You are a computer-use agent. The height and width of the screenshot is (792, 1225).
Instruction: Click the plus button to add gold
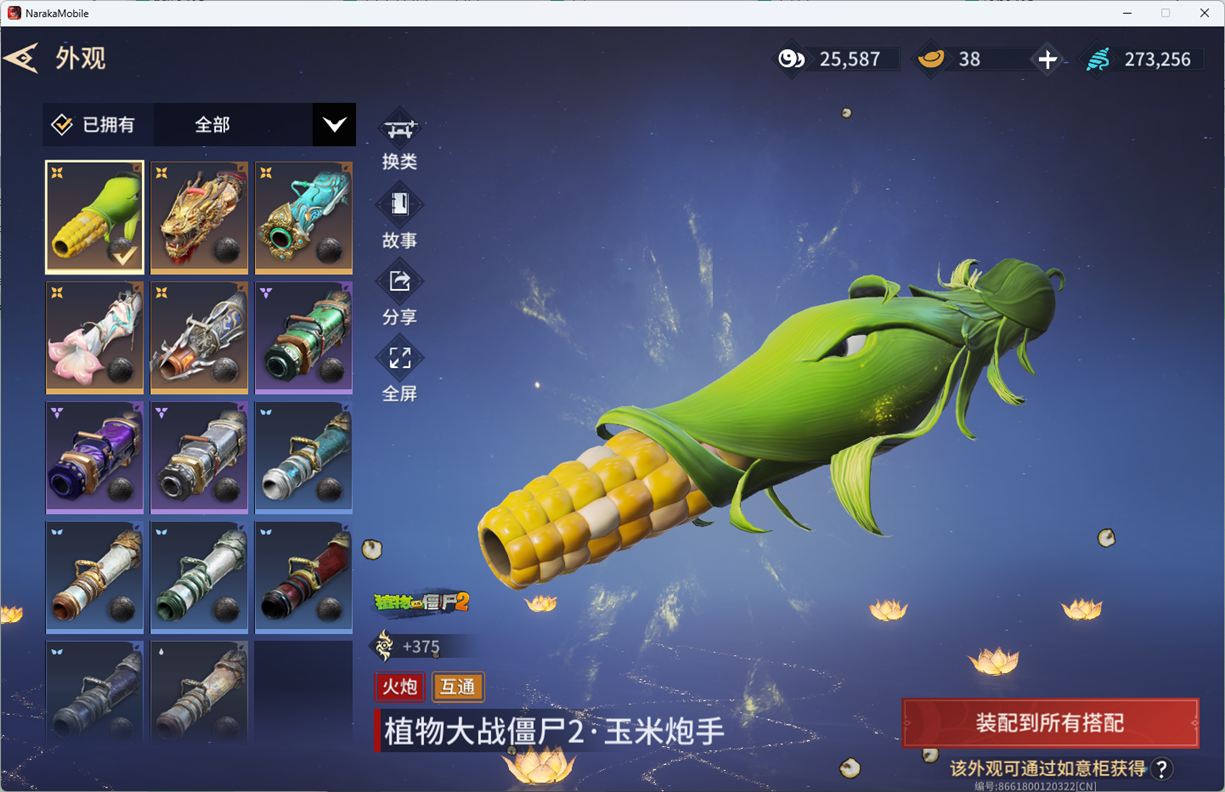(1047, 59)
